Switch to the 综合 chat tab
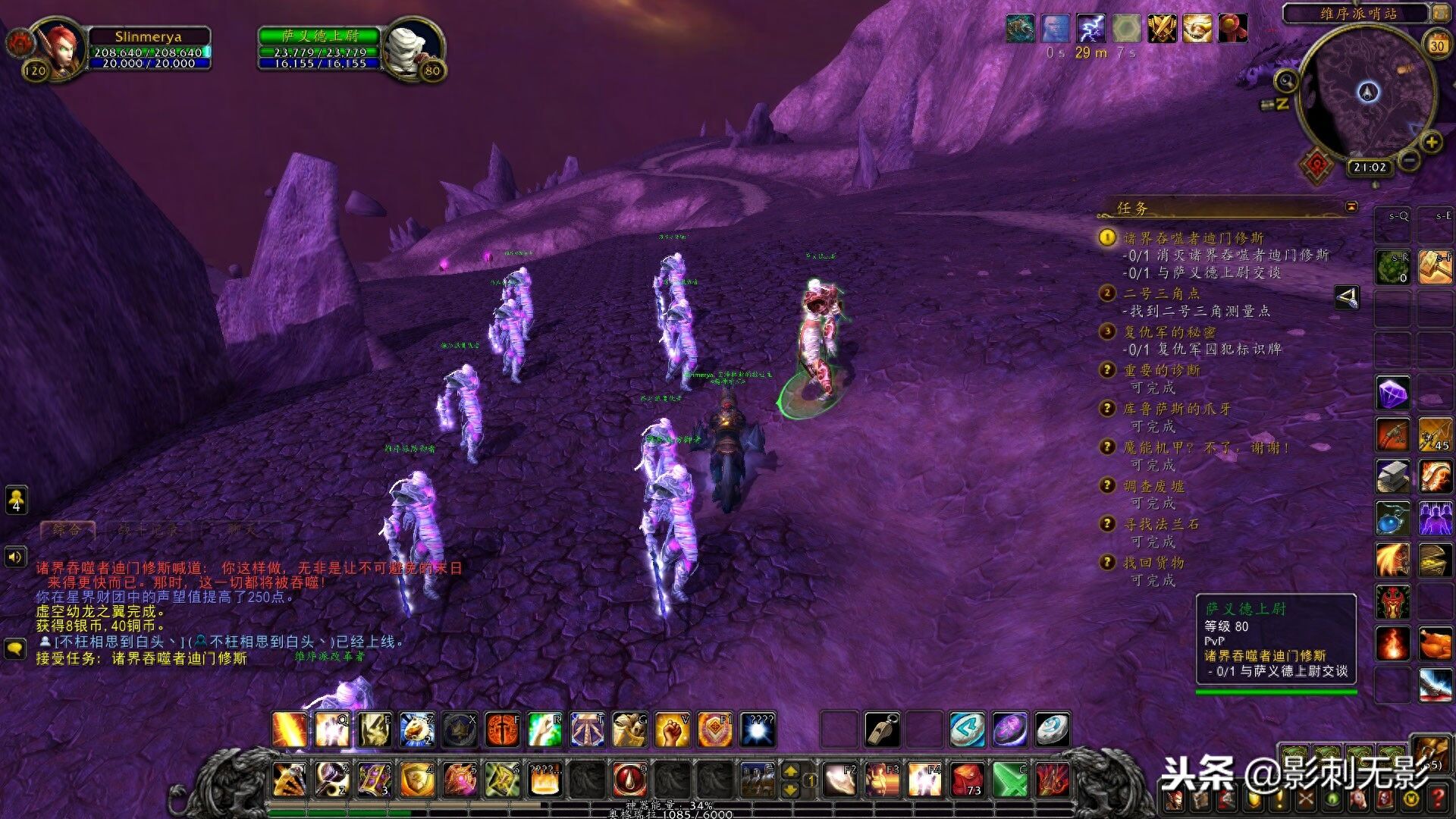Viewport: 1456px width, 819px height. [x=67, y=529]
